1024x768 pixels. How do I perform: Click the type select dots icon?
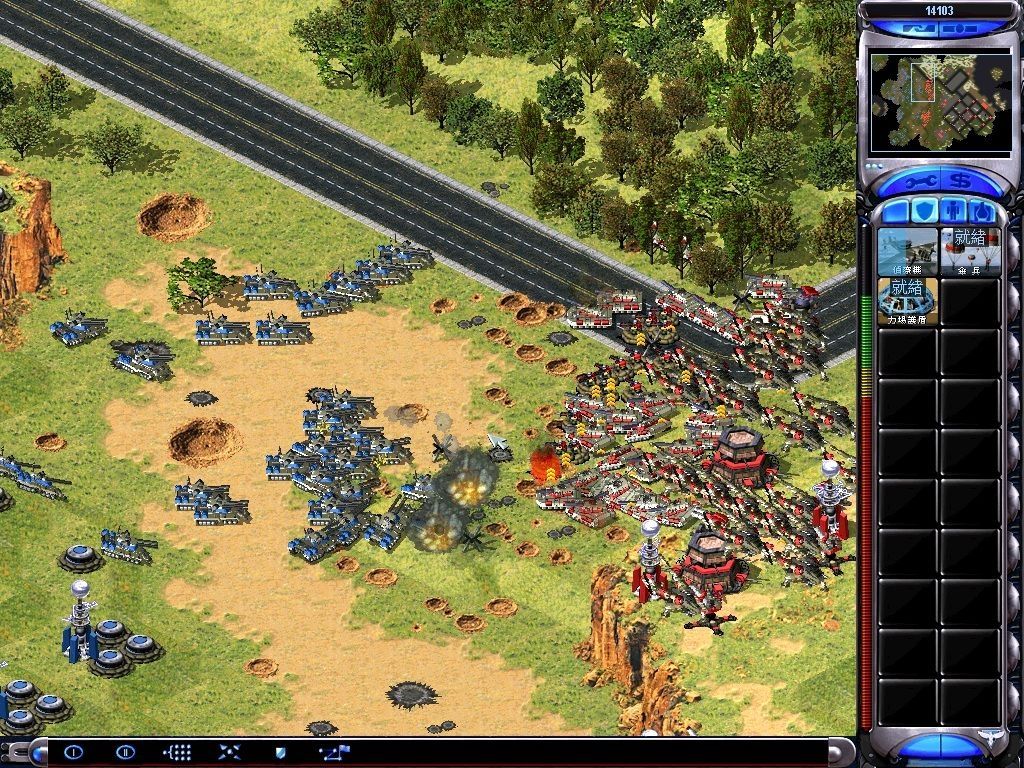pos(177,752)
